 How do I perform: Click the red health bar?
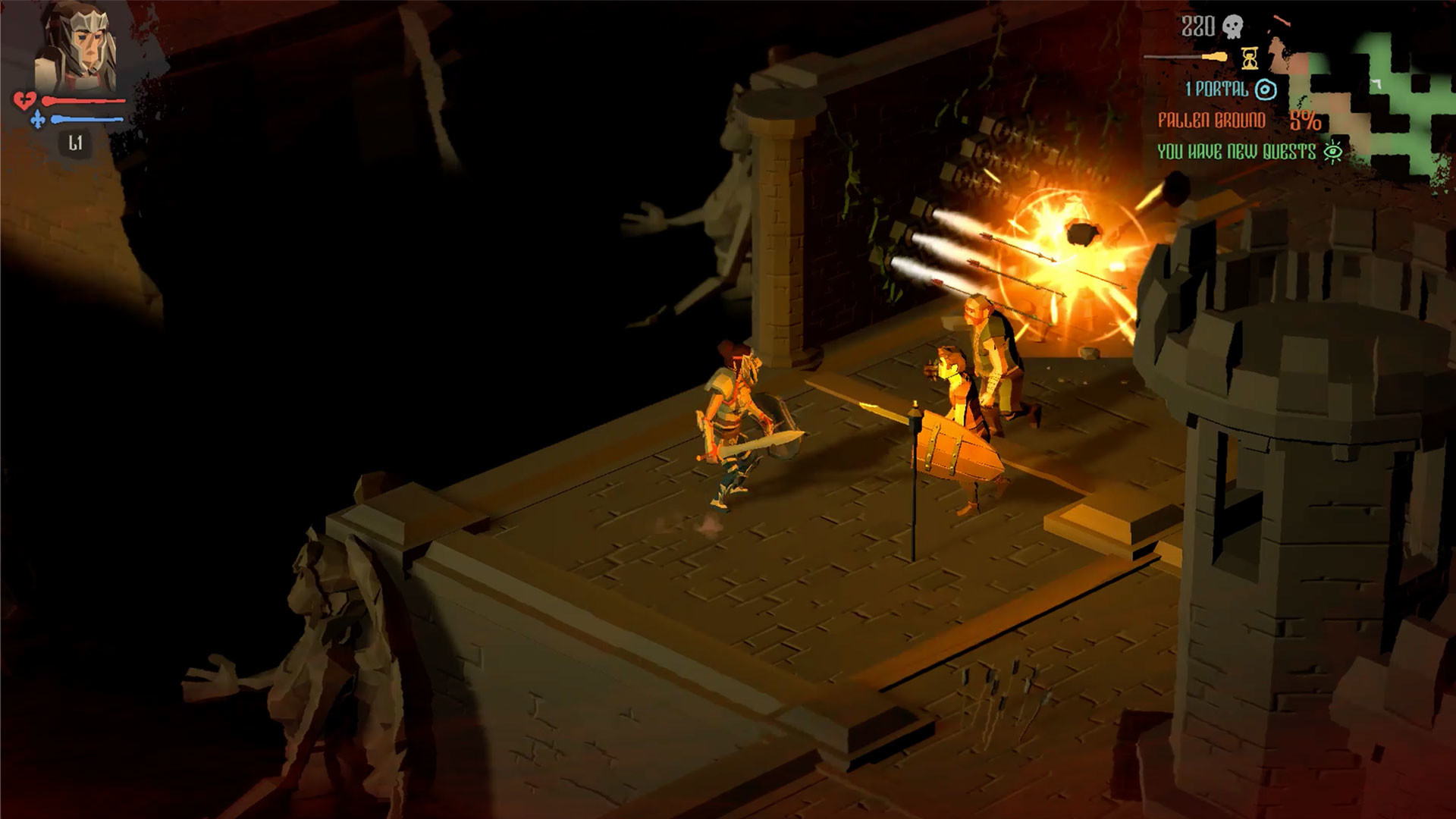[85, 100]
